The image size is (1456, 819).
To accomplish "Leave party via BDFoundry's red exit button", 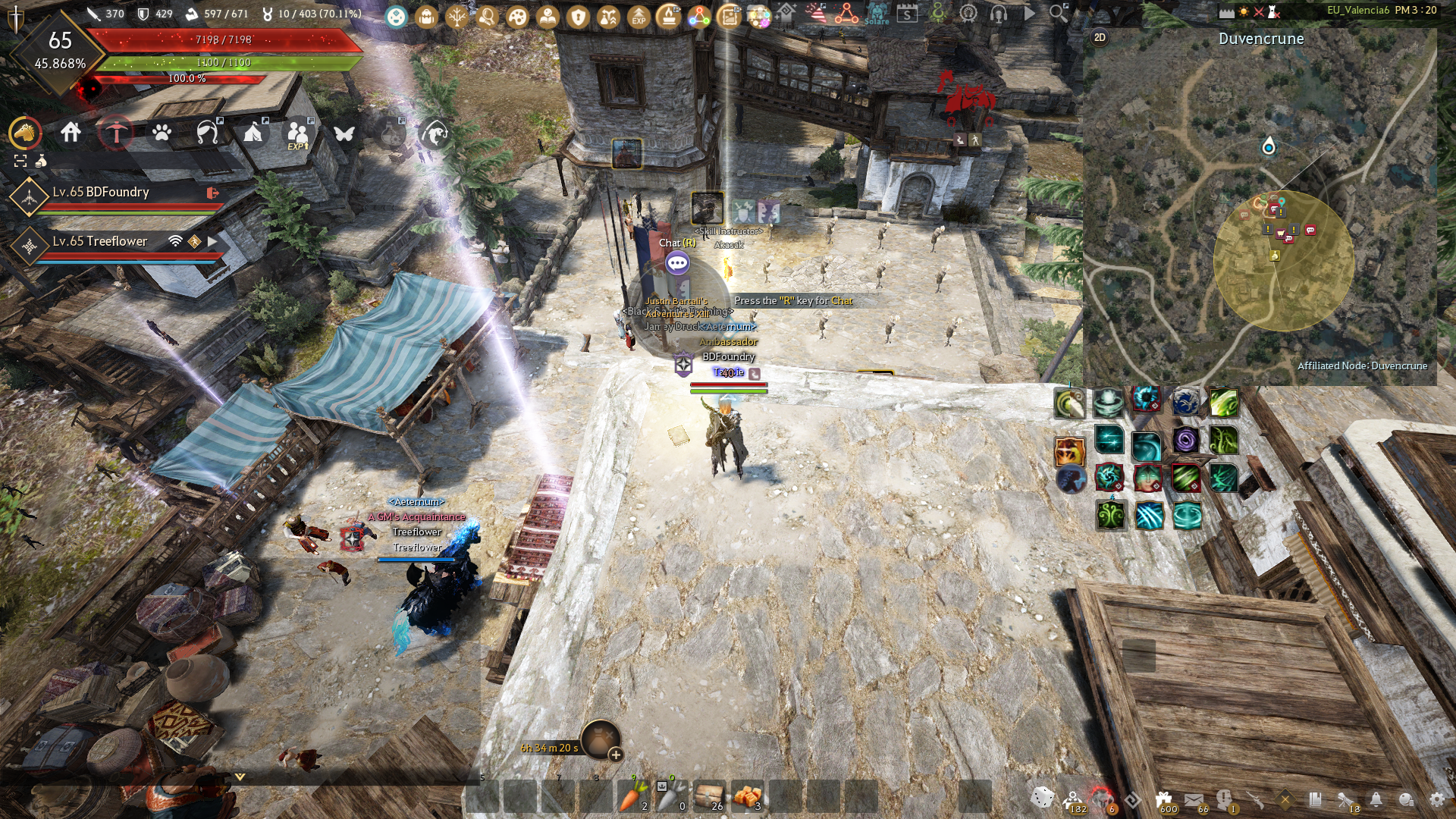I will coord(213,193).
